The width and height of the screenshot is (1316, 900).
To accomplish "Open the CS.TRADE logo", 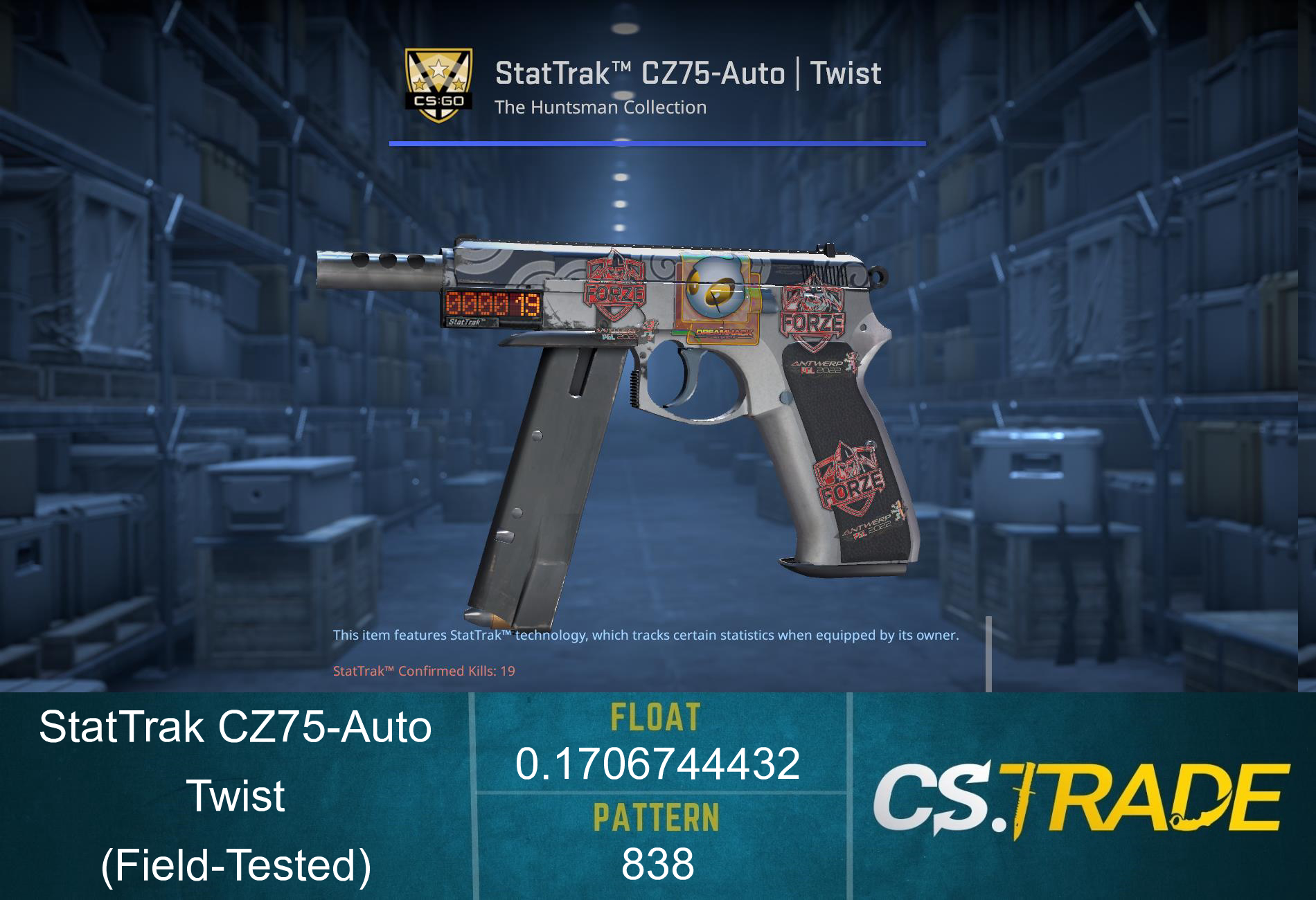I will point(1080,797).
